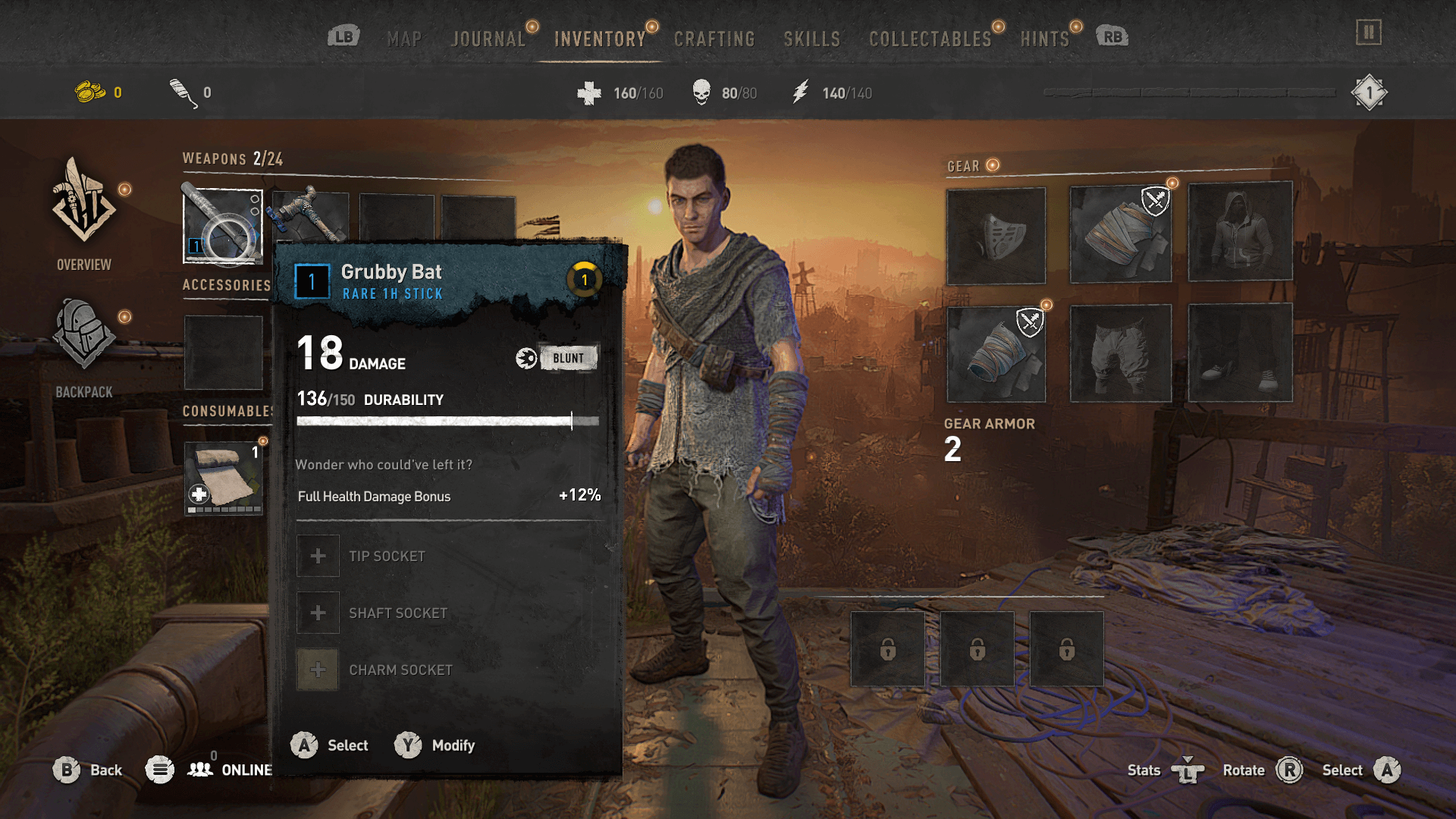Switch to the Map tab
The image size is (1456, 819).
[404, 39]
